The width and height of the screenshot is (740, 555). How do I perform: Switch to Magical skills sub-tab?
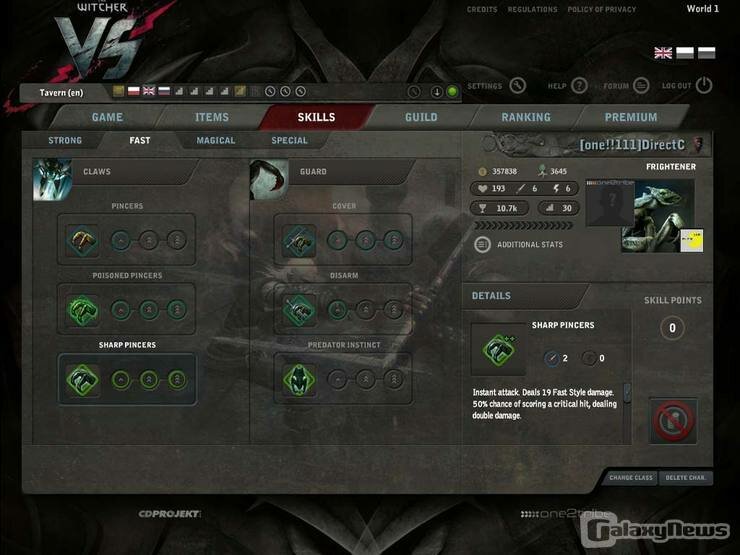[x=216, y=141]
